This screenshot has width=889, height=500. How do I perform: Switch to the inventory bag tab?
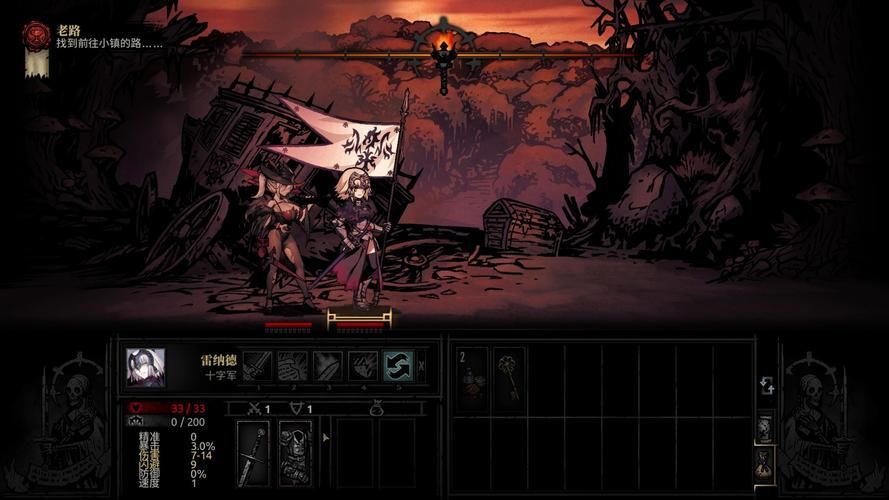765,461
